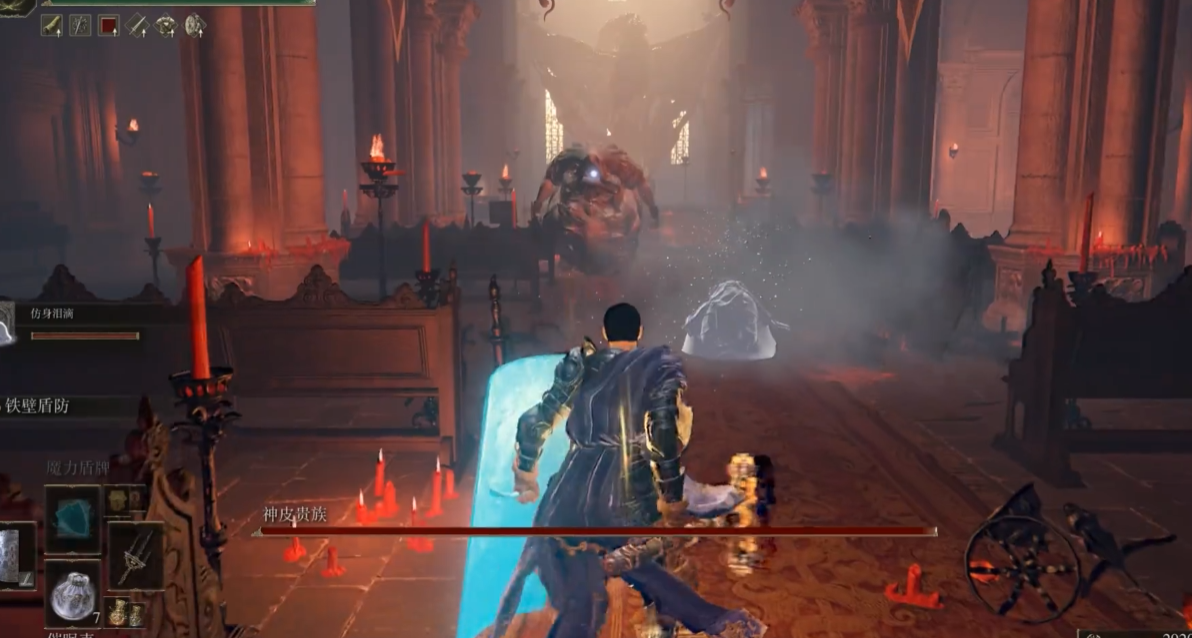Viewport: 1192px width, 638px height.
Task: Click the sparkling staff buff icon
Action: 80,25
